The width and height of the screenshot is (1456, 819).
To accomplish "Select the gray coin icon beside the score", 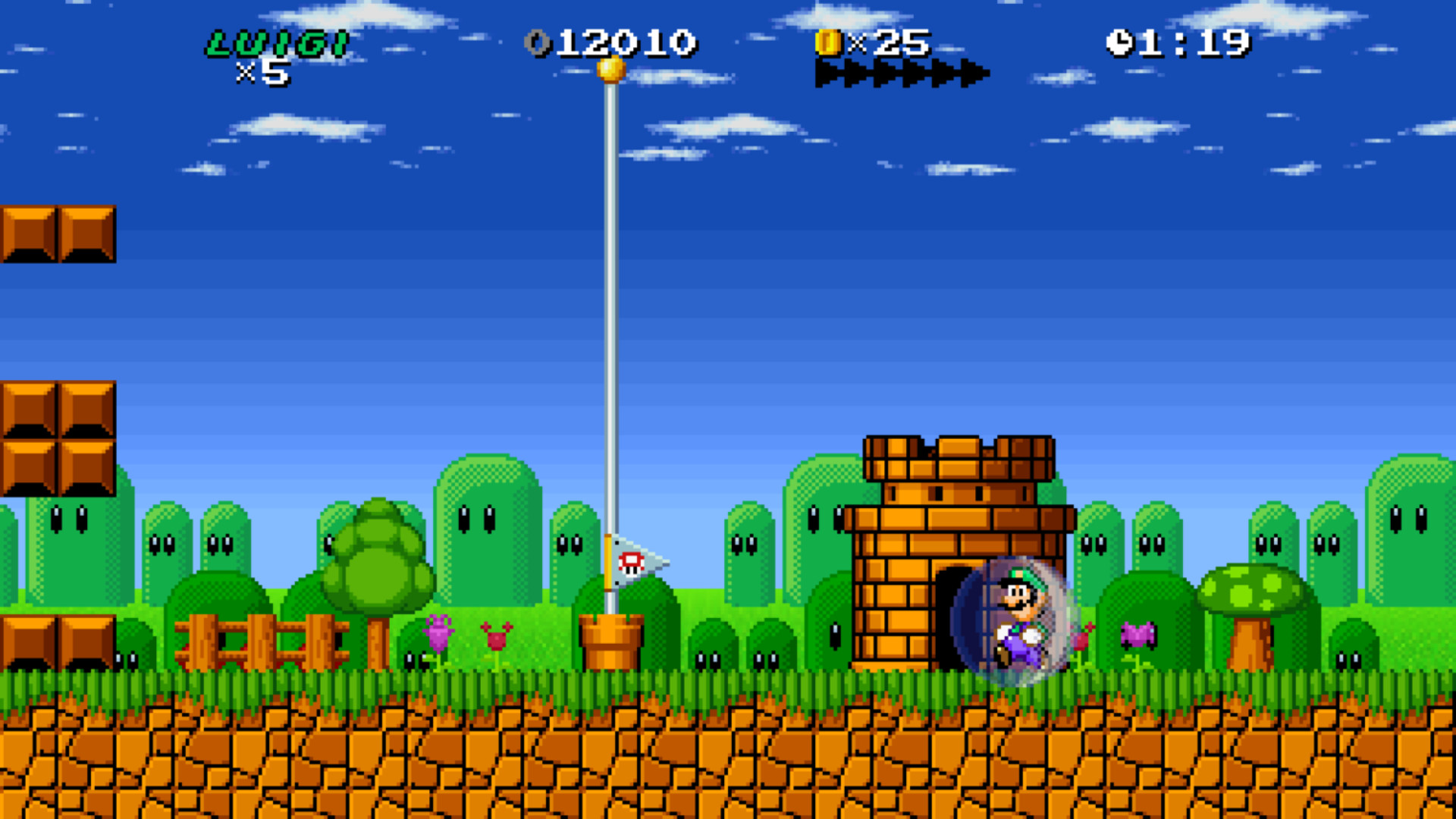I will click(538, 43).
